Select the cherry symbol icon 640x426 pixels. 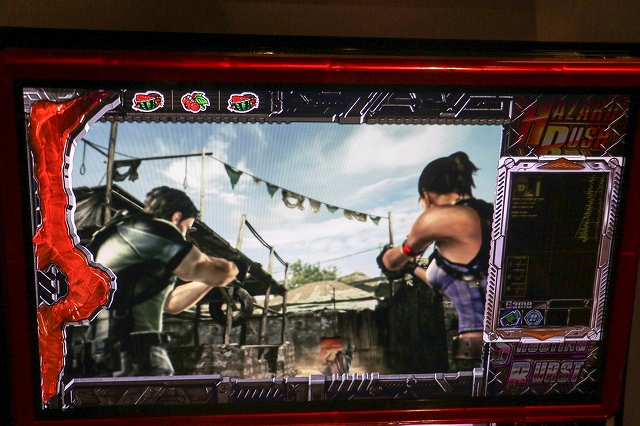coord(196,102)
